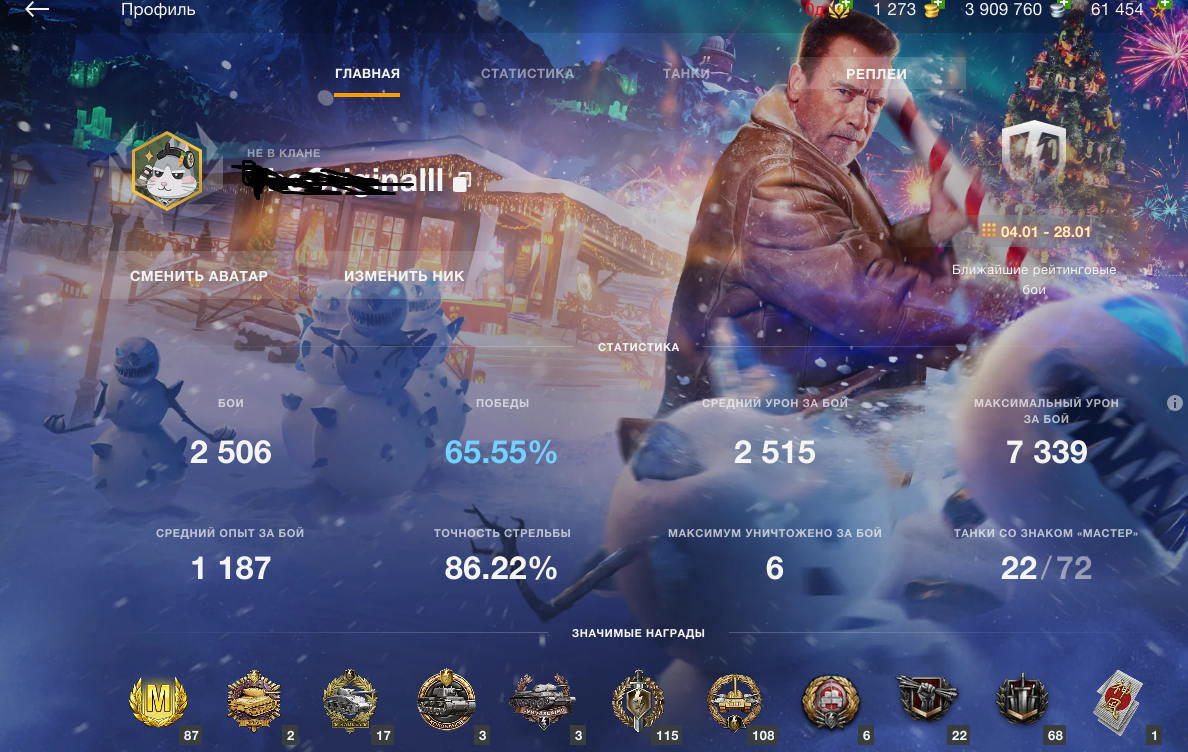
Task: View the sword-and-shield medal with 115
Action: tap(638, 700)
